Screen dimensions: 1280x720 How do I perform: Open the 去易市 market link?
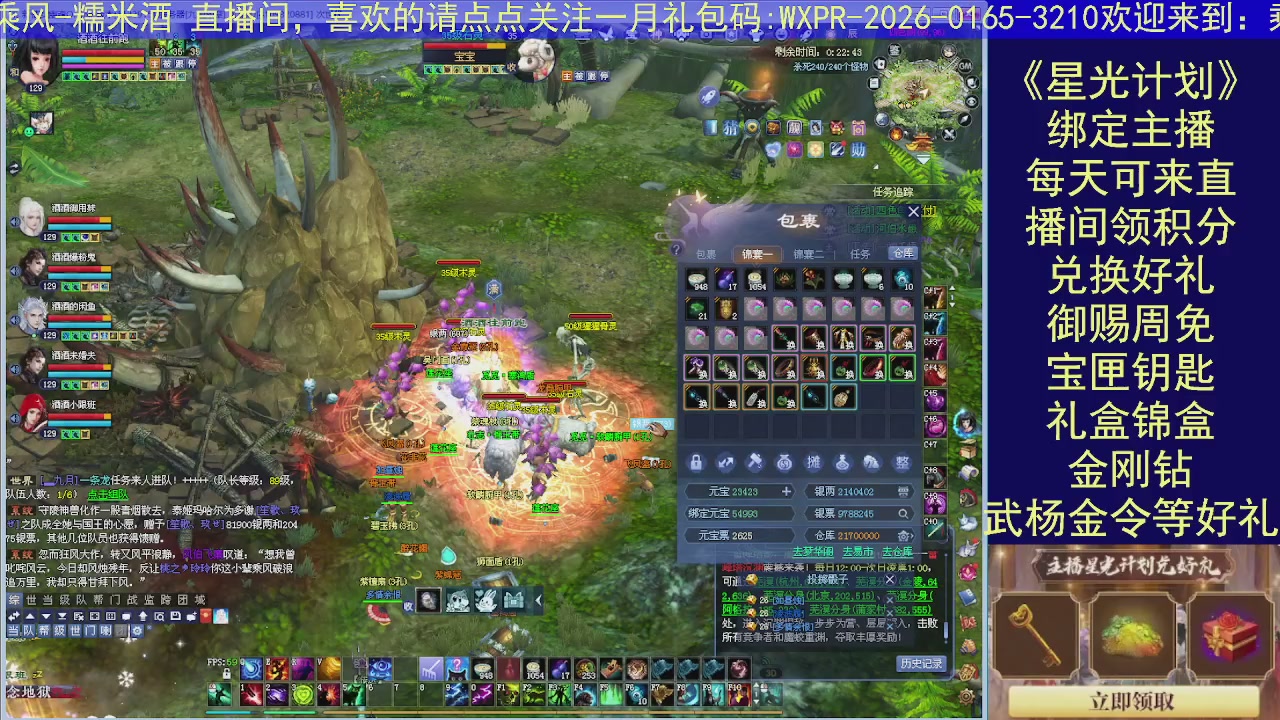click(857, 553)
